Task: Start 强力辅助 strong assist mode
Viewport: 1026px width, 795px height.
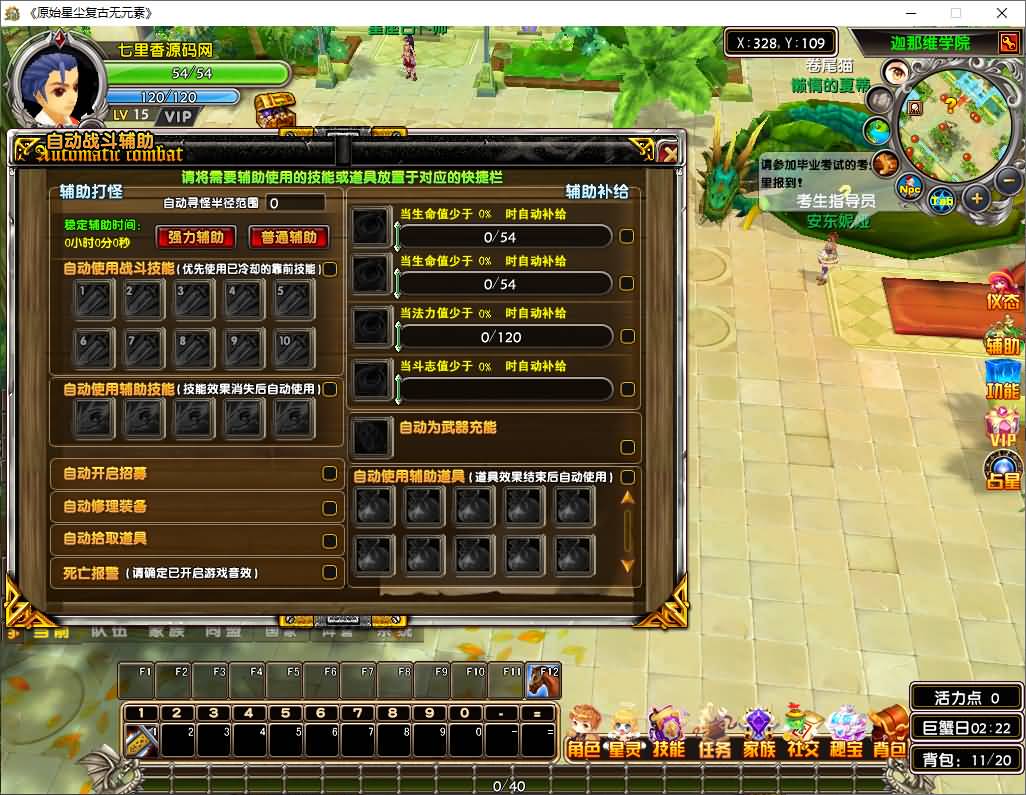Action: point(196,237)
